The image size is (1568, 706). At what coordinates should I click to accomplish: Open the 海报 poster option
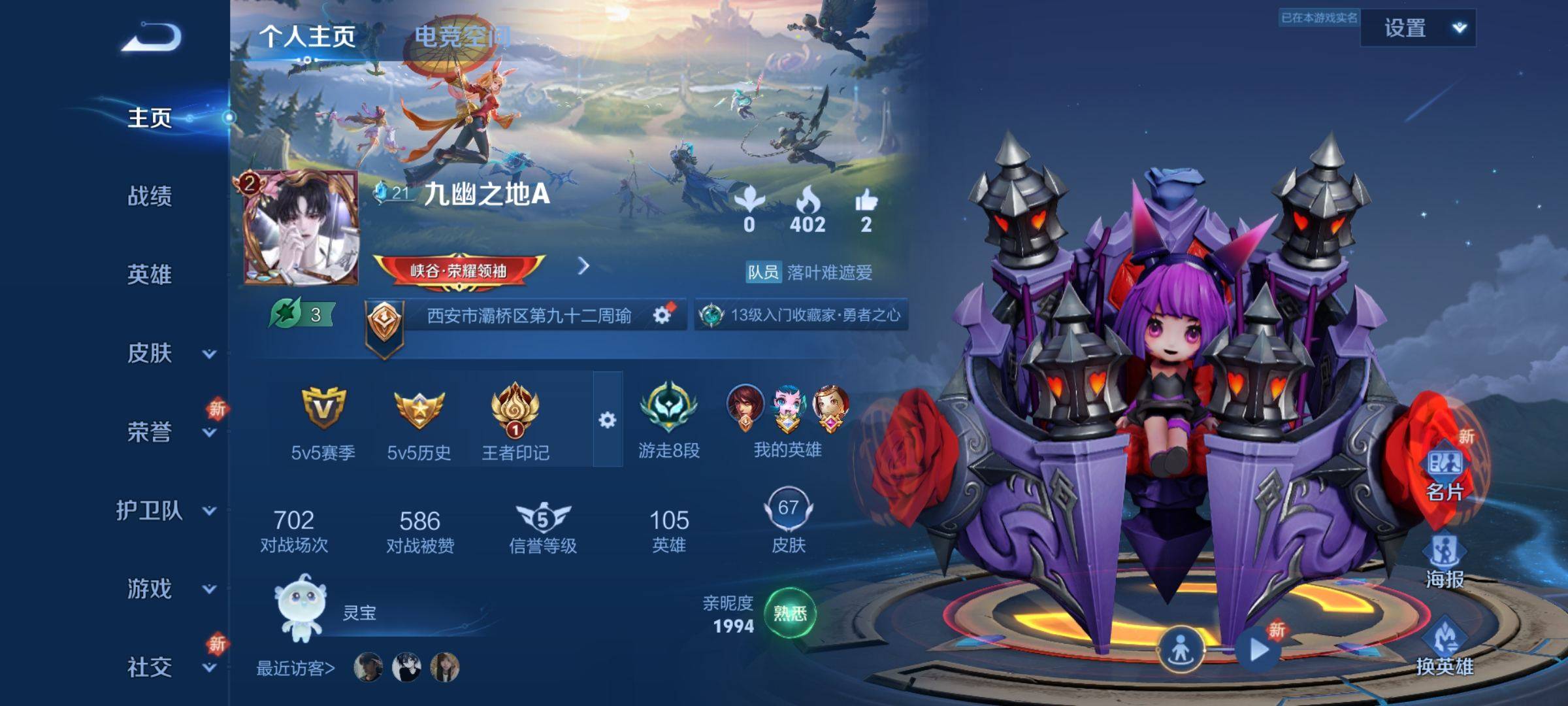coord(1445,561)
